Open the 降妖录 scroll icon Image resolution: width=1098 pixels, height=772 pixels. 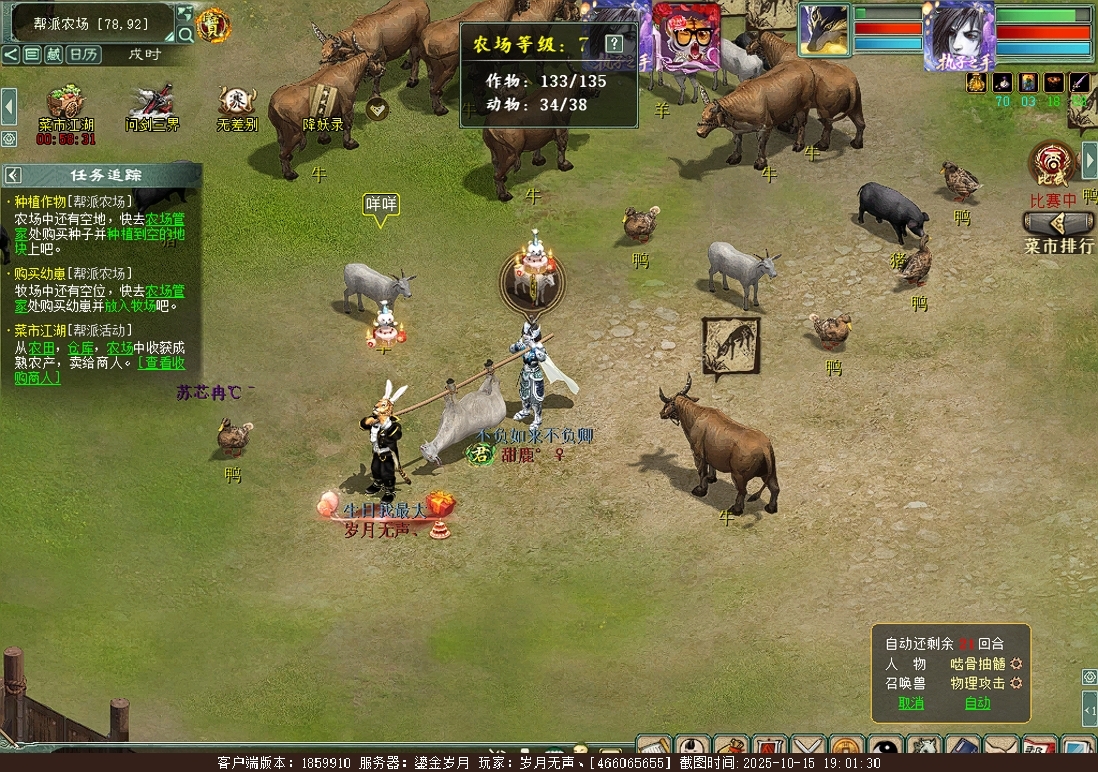[x=323, y=104]
